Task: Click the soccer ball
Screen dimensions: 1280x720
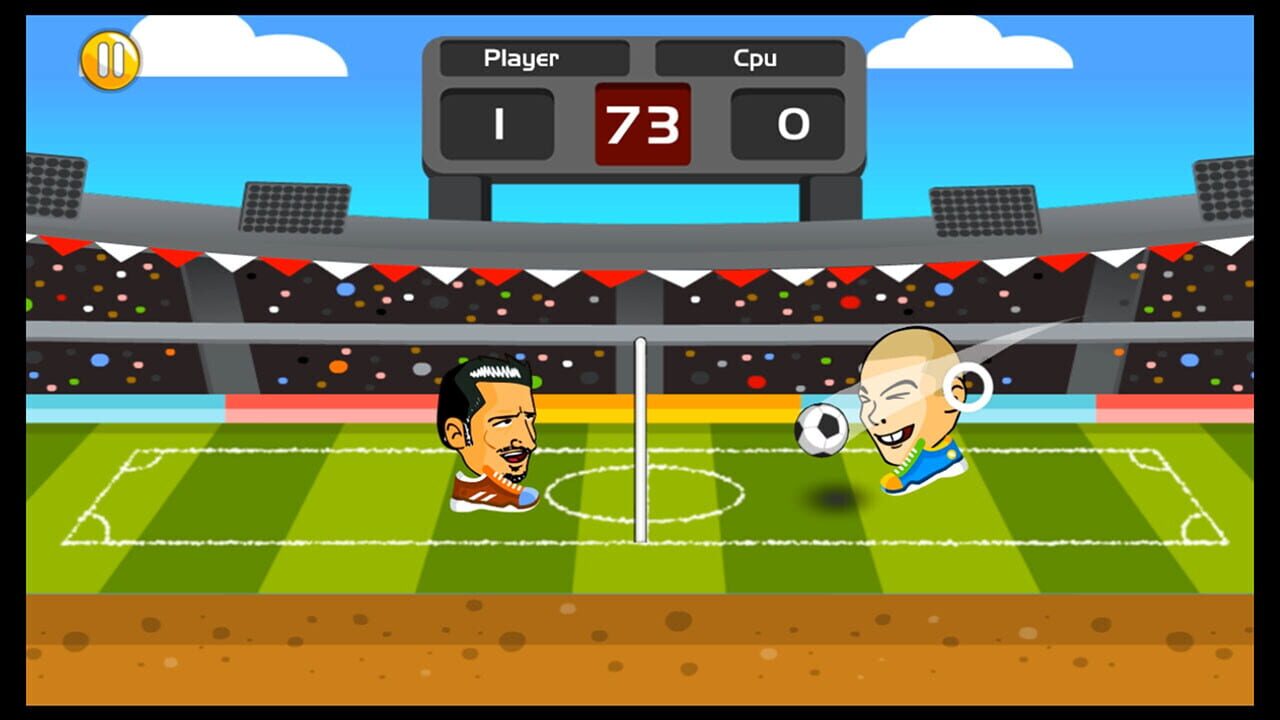Action: pyautogui.click(x=820, y=428)
